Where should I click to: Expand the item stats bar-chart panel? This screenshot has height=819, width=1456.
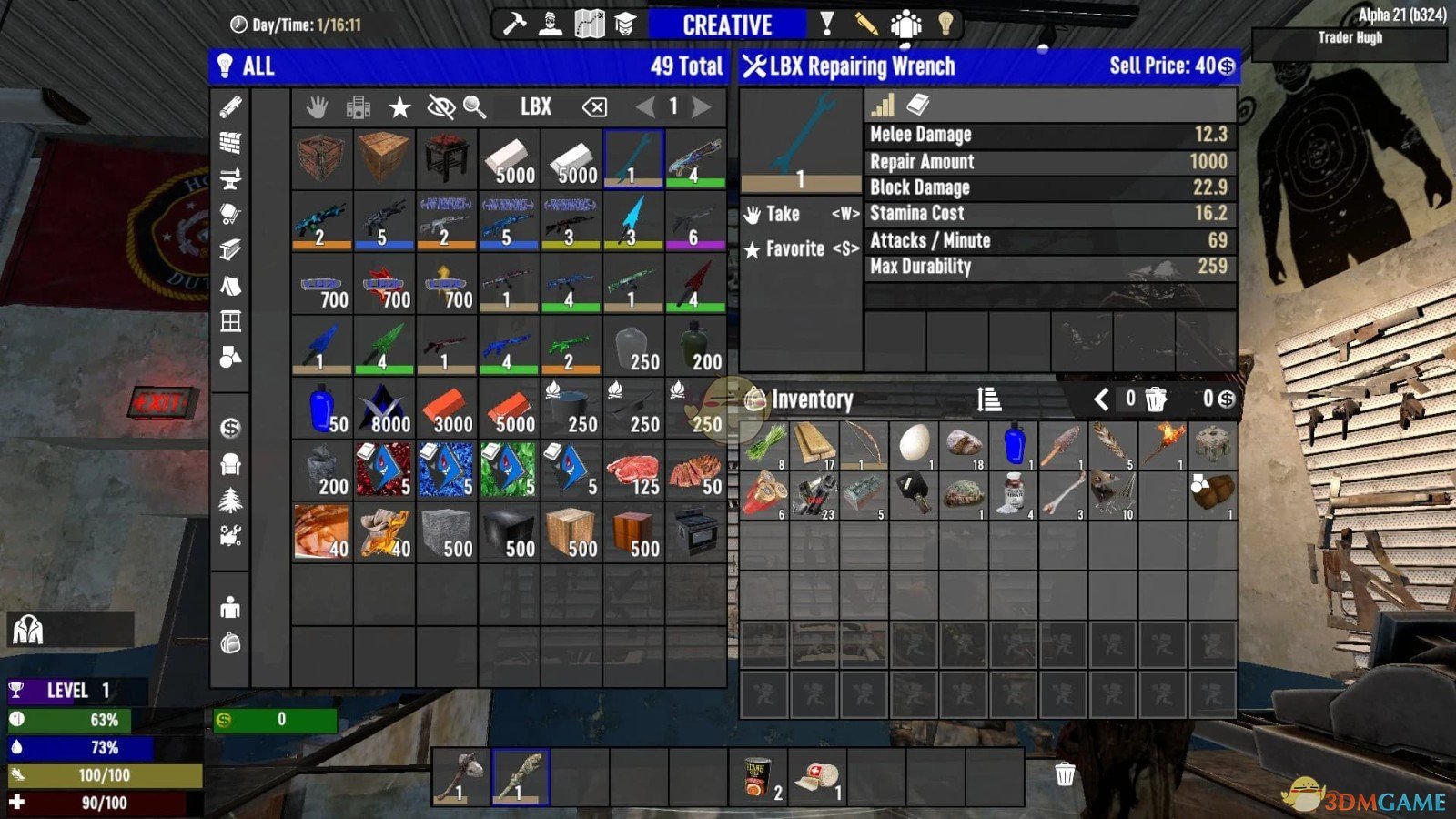coord(880,106)
